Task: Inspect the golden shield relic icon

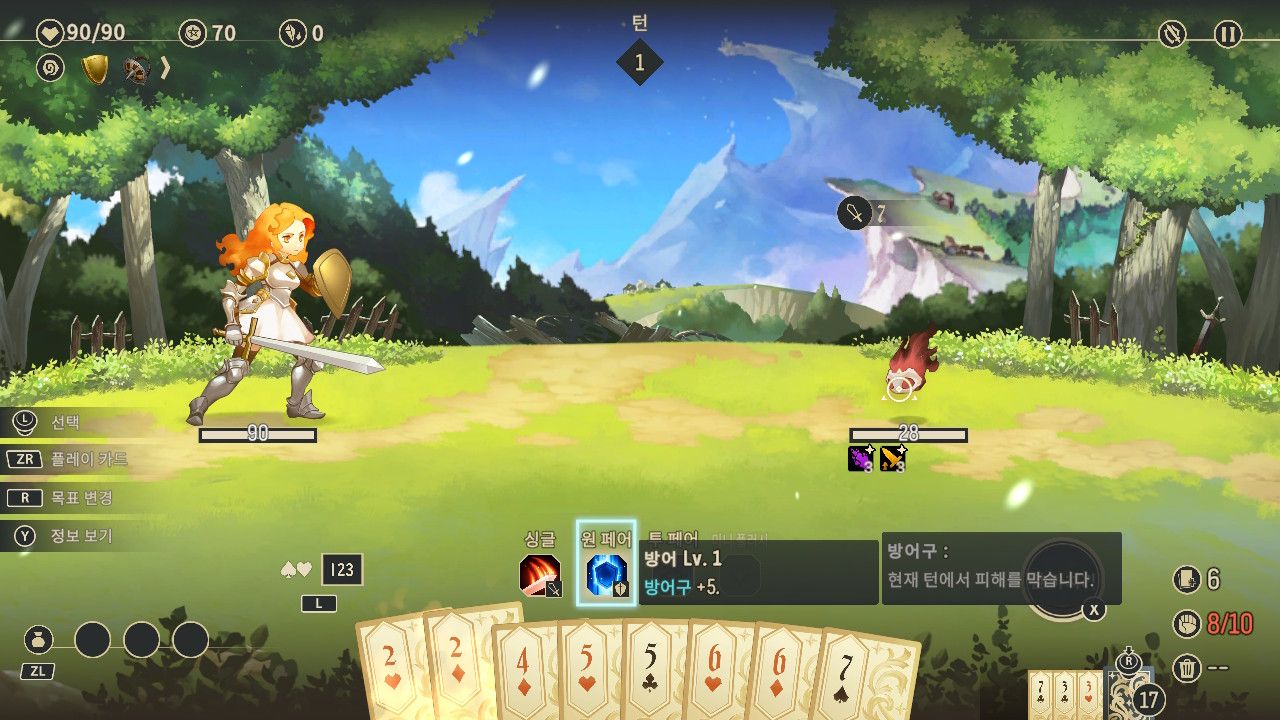Action: coord(95,69)
